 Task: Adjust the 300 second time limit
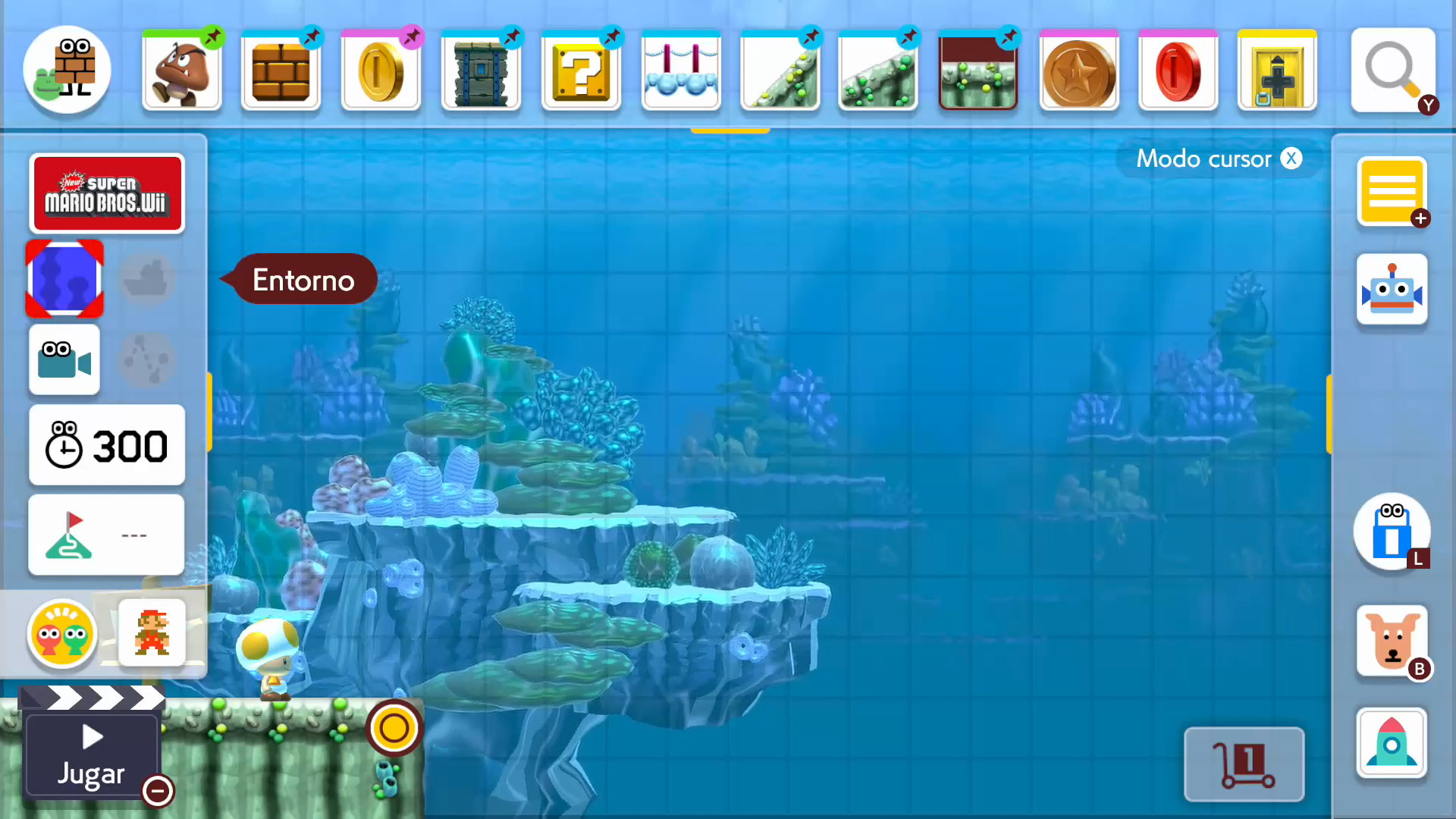click(x=106, y=446)
